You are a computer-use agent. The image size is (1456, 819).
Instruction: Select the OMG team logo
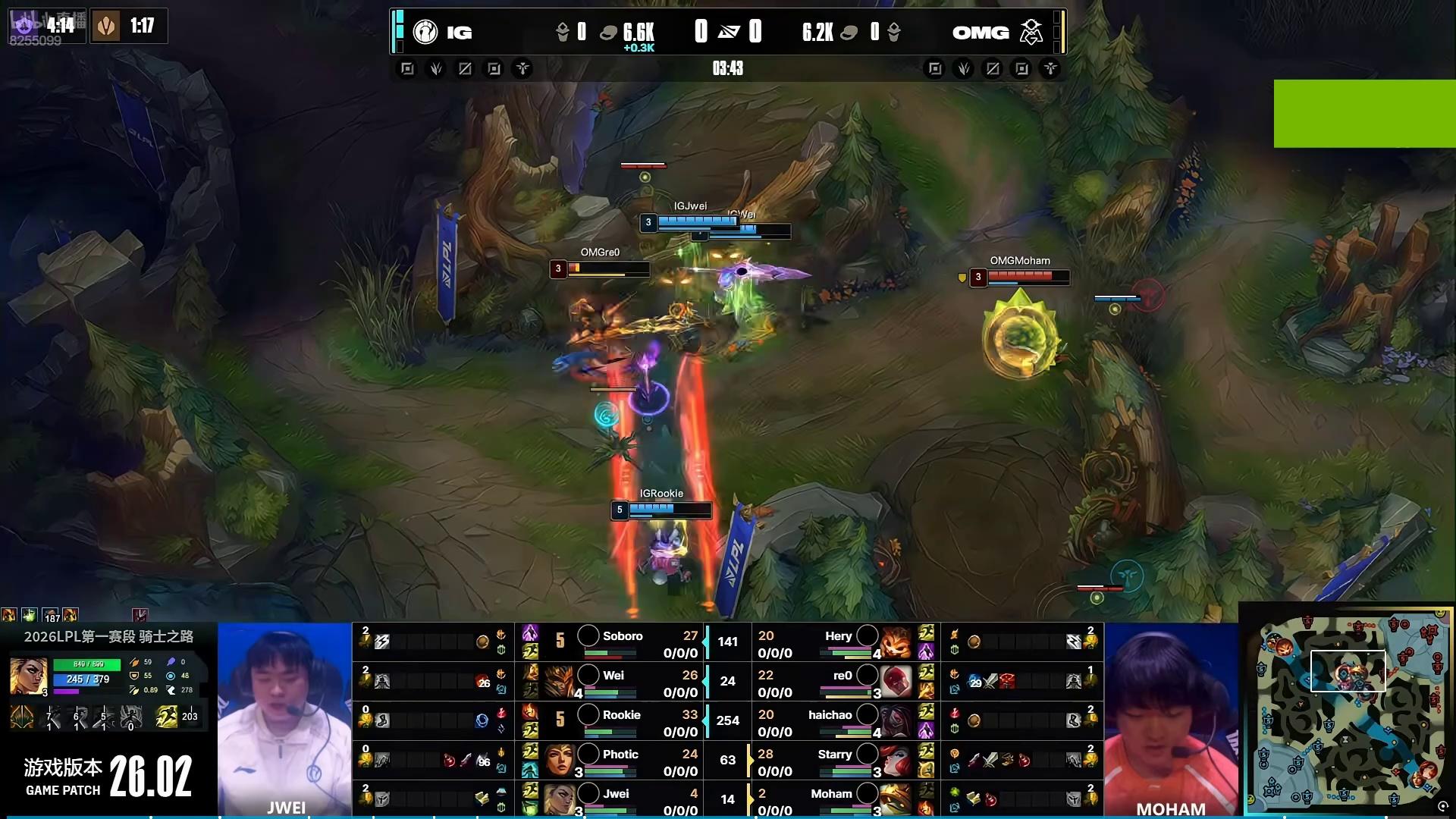(1031, 32)
